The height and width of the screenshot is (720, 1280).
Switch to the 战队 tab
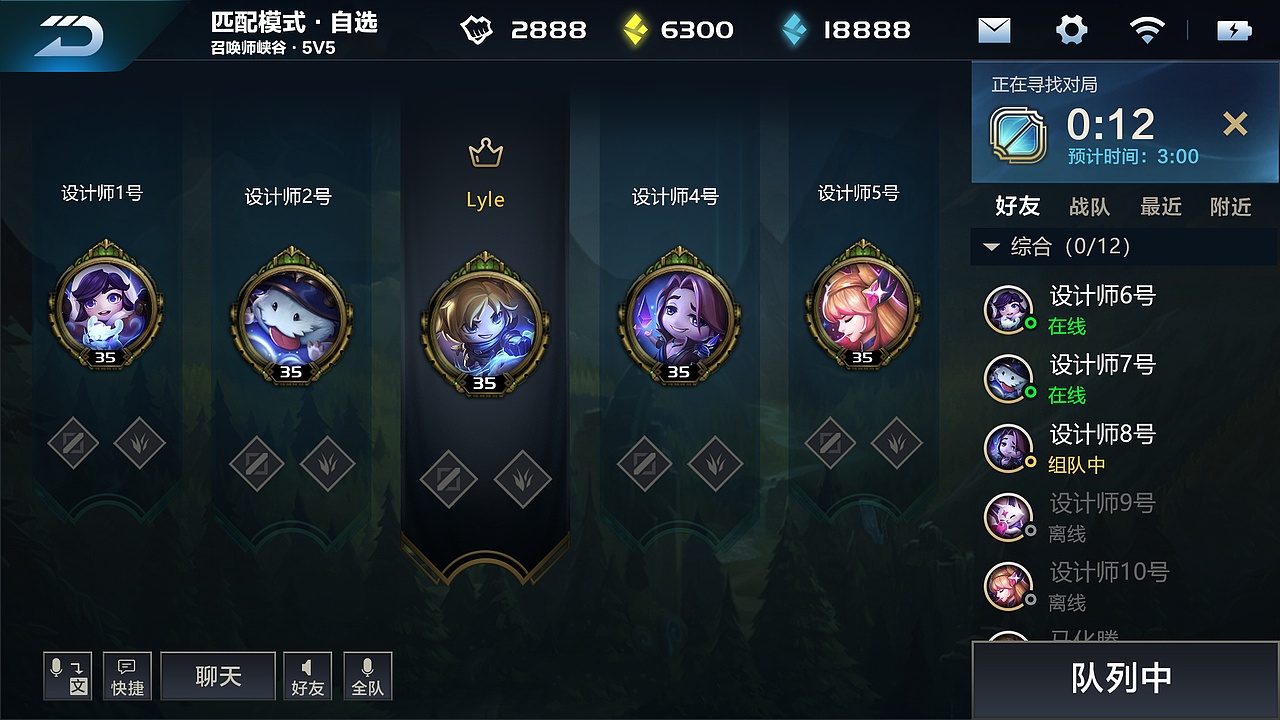coord(1089,207)
